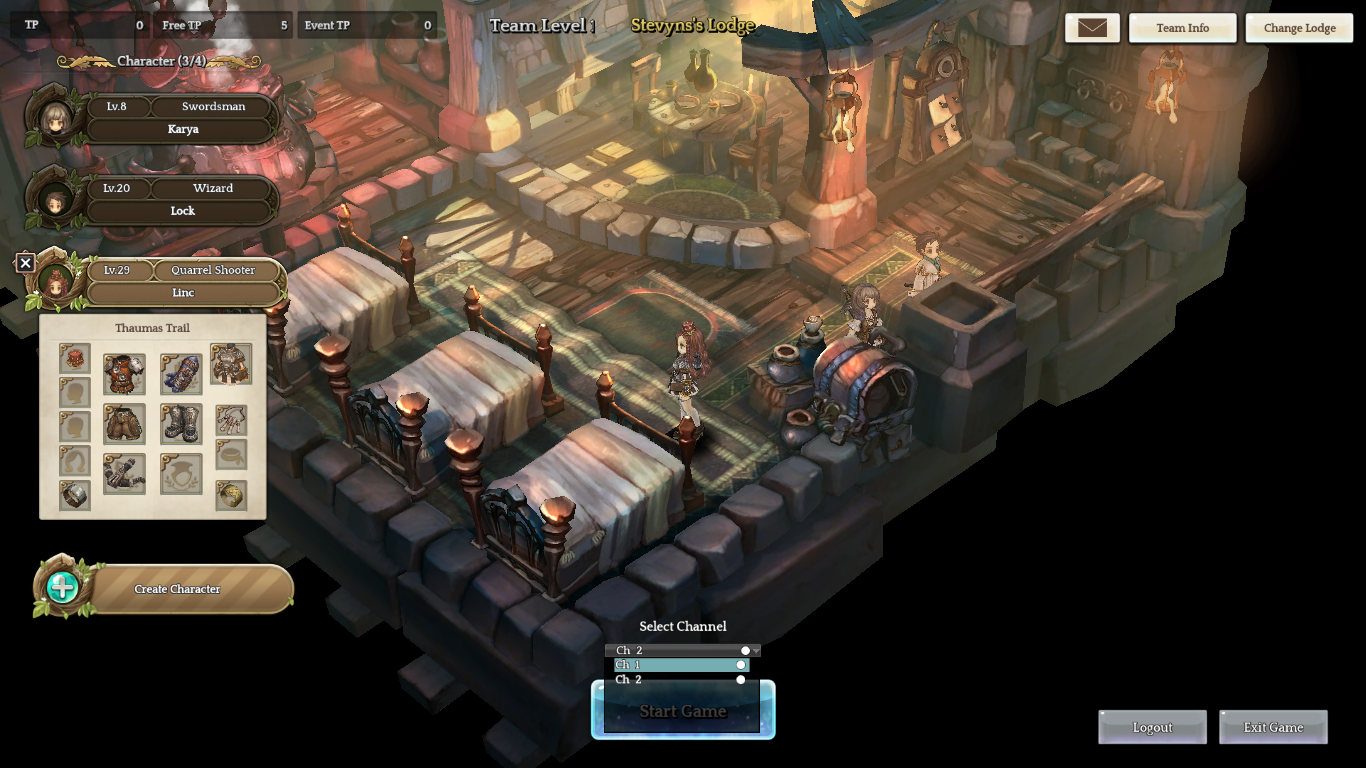The height and width of the screenshot is (768, 1366).
Task: Select the Quarrel Shooter character Linc
Action: pos(183,282)
